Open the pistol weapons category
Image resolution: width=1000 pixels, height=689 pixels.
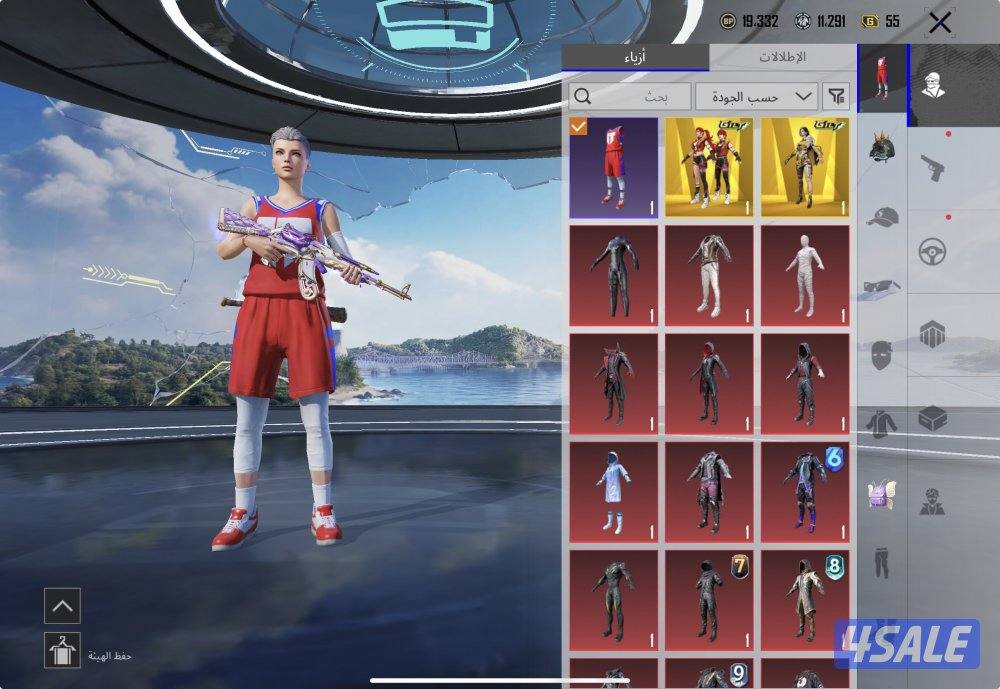coord(933,166)
